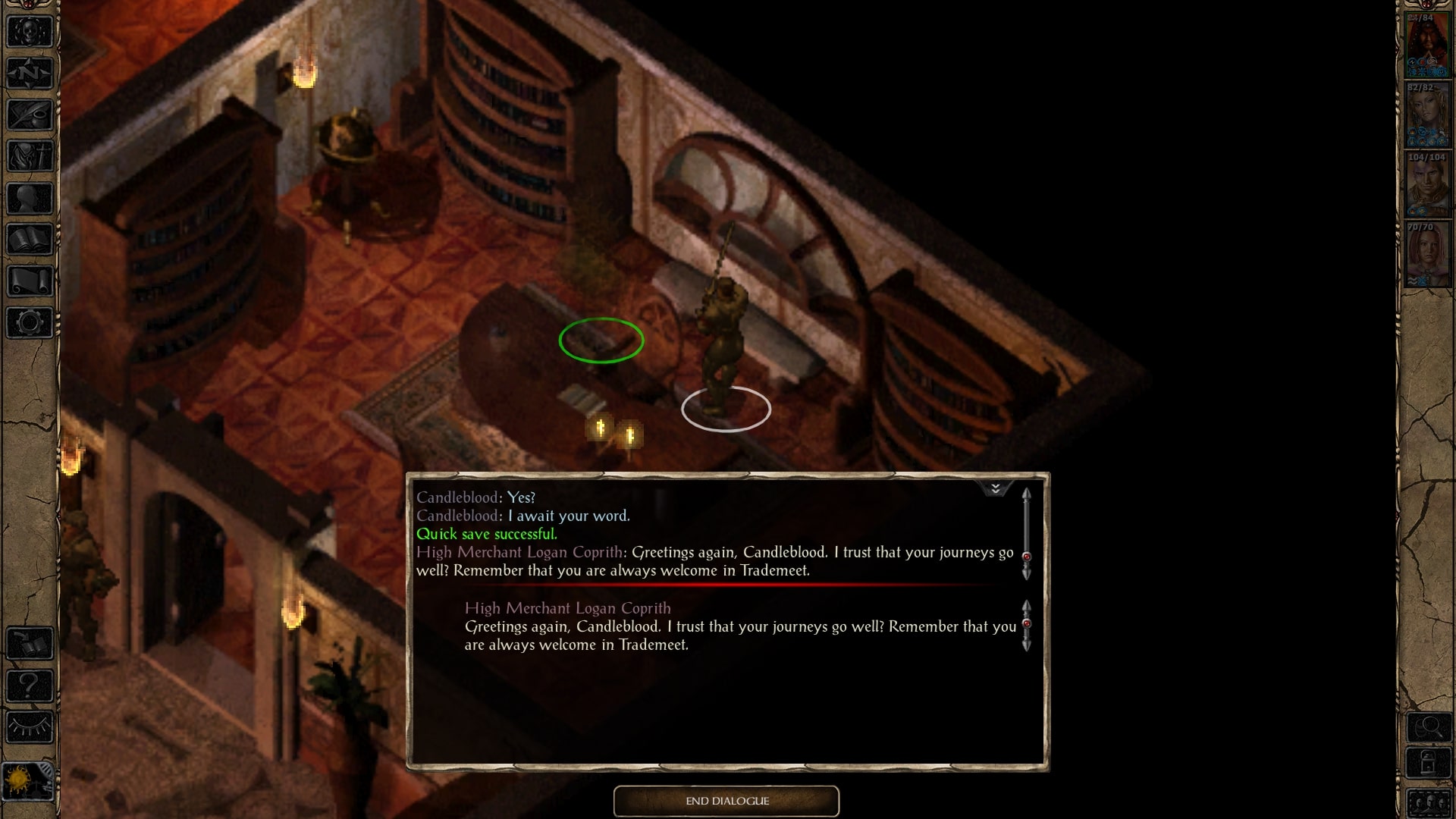The height and width of the screenshot is (819, 1456).
Task: Open the mage spellbook
Action: (x=30, y=240)
